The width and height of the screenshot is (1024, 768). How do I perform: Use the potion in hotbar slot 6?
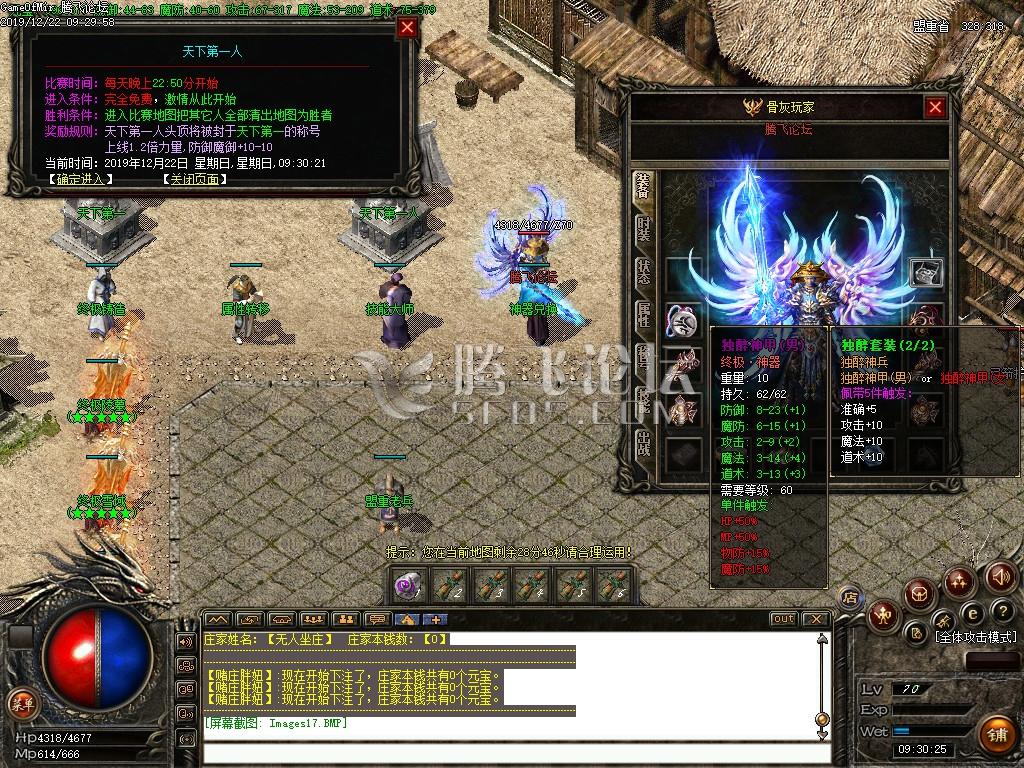tap(613, 585)
